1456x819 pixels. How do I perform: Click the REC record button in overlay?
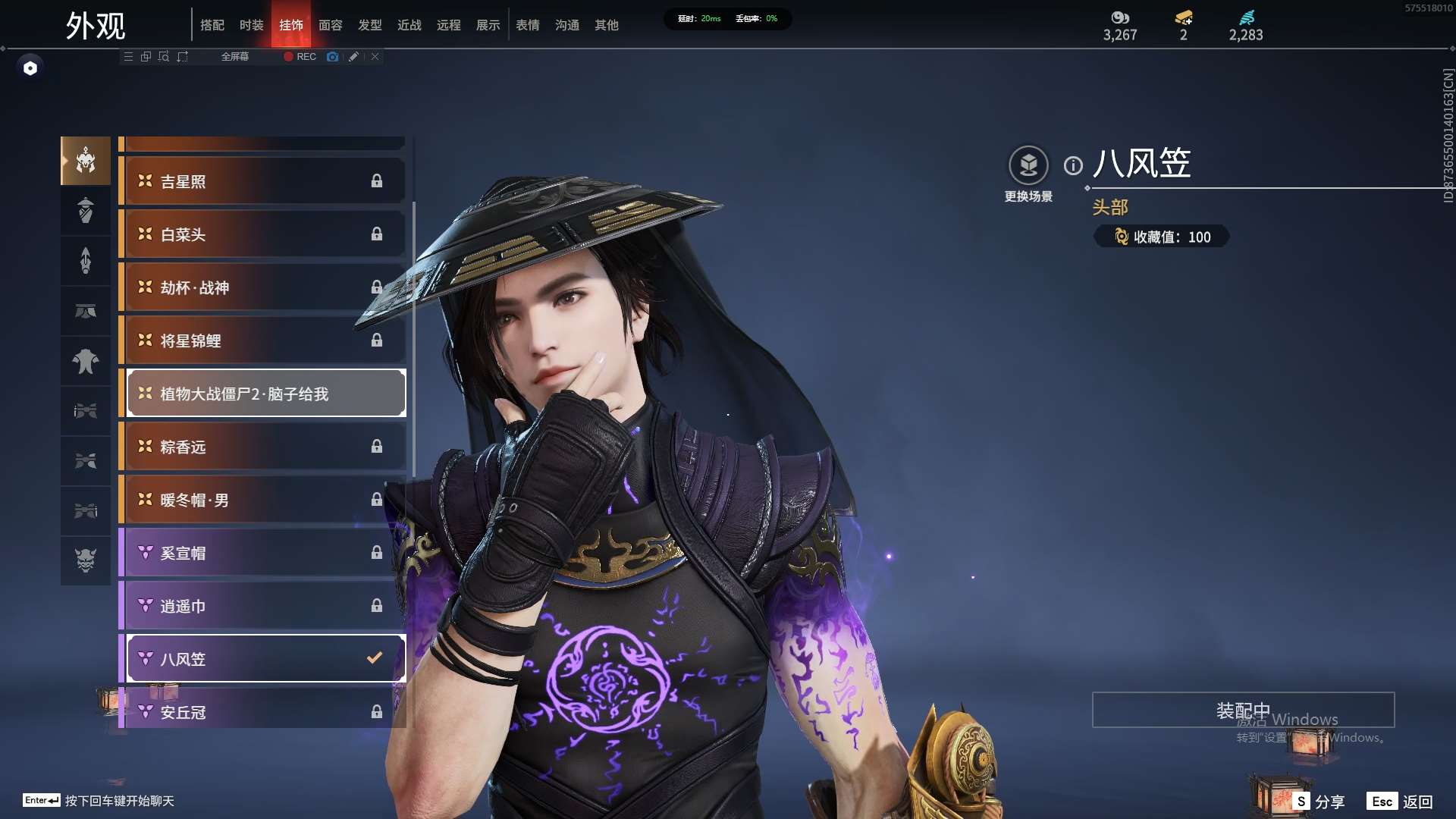pyautogui.click(x=300, y=57)
